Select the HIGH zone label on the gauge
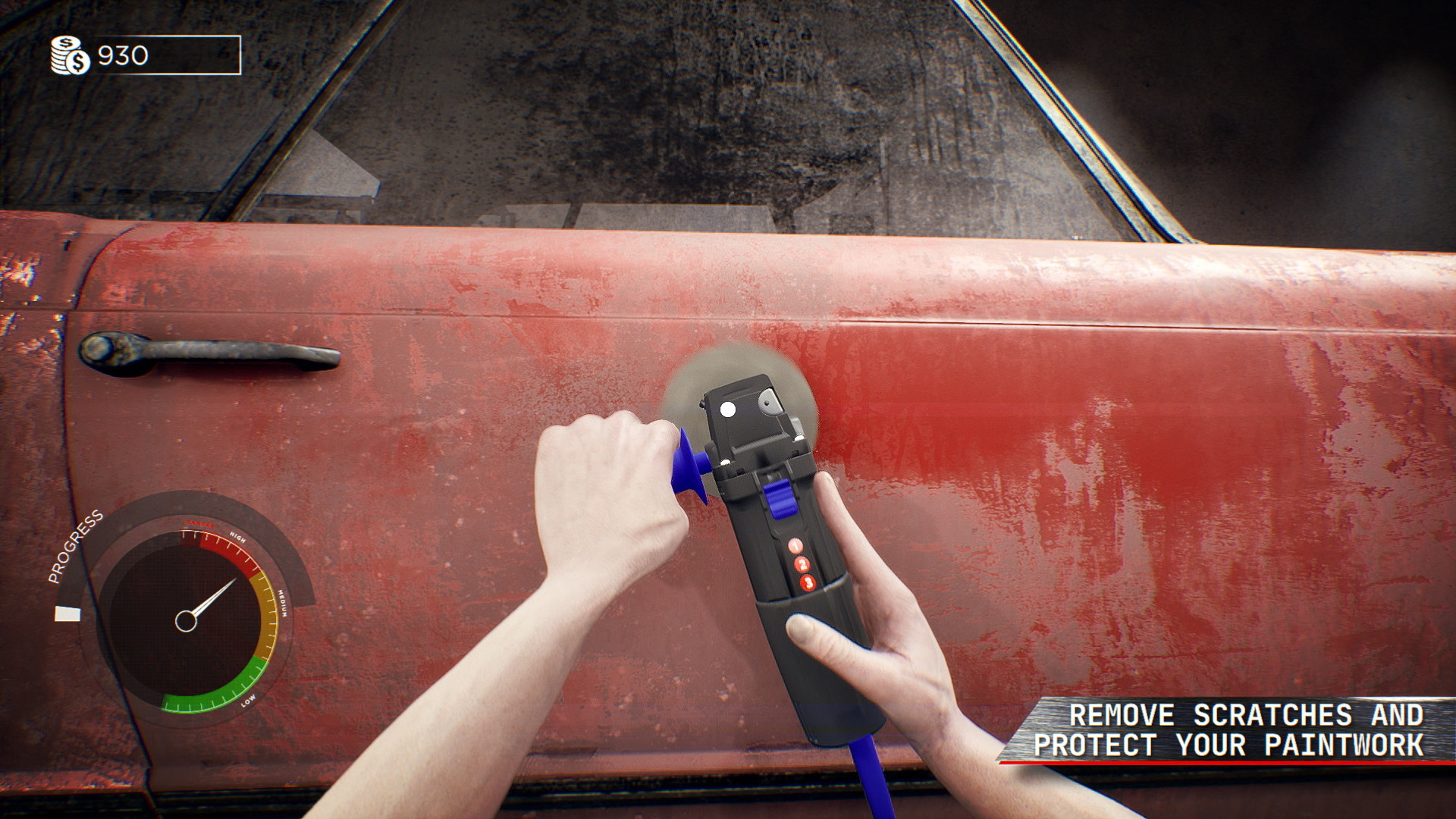 coord(237,536)
